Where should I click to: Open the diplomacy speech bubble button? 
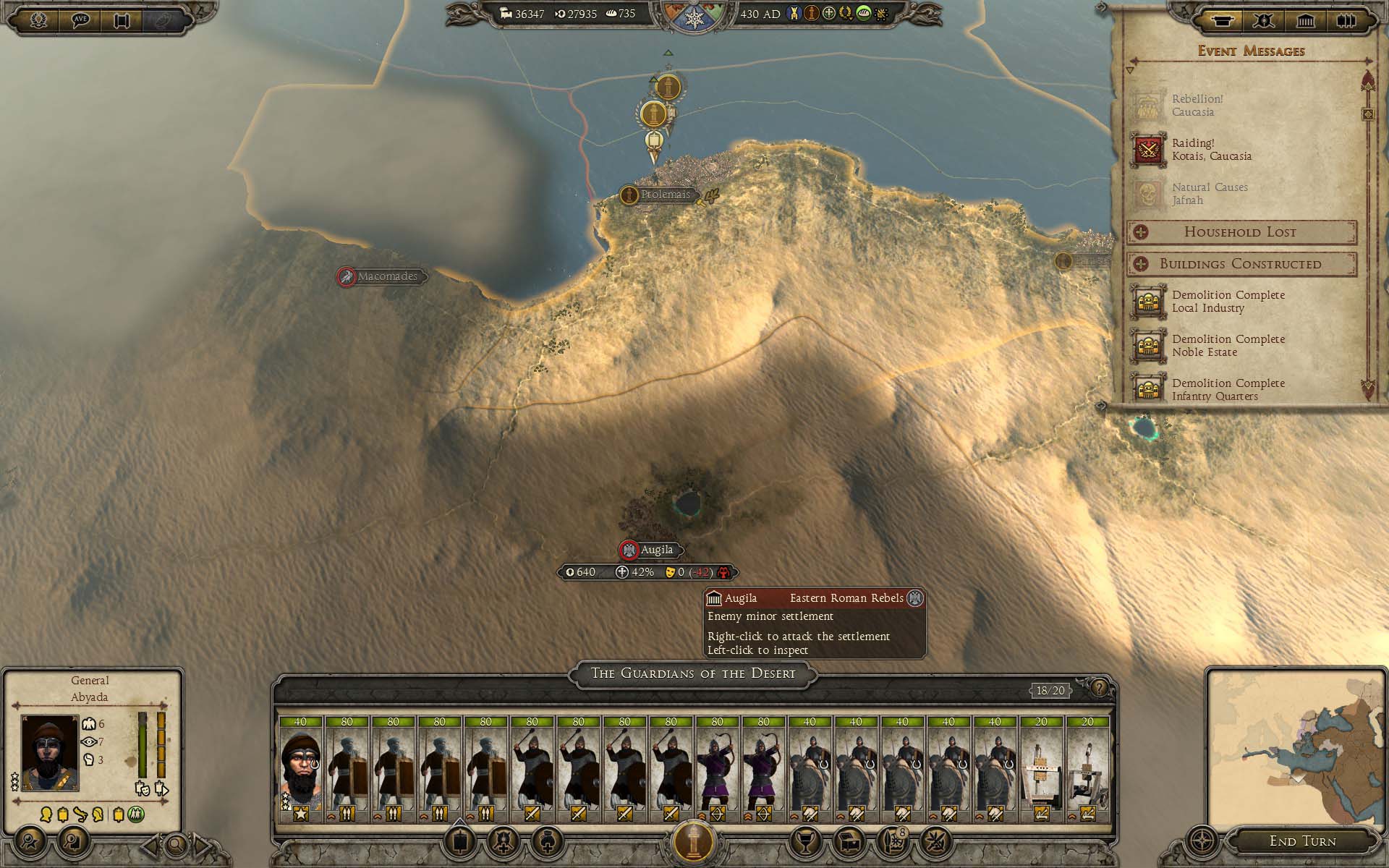pyautogui.click(x=80, y=20)
